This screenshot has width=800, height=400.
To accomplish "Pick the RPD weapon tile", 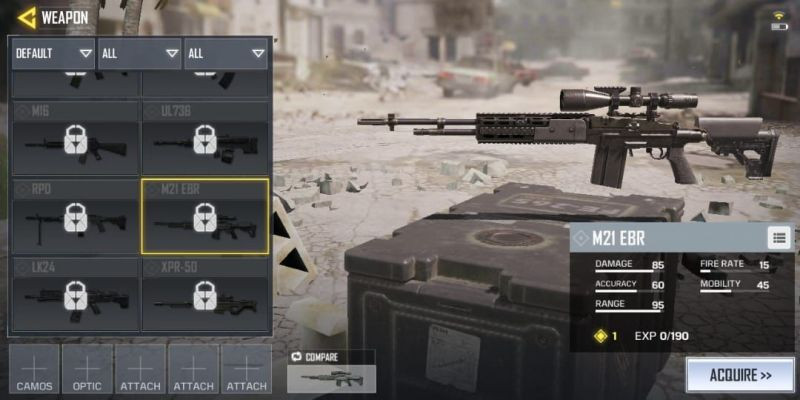I will coord(75,216).
